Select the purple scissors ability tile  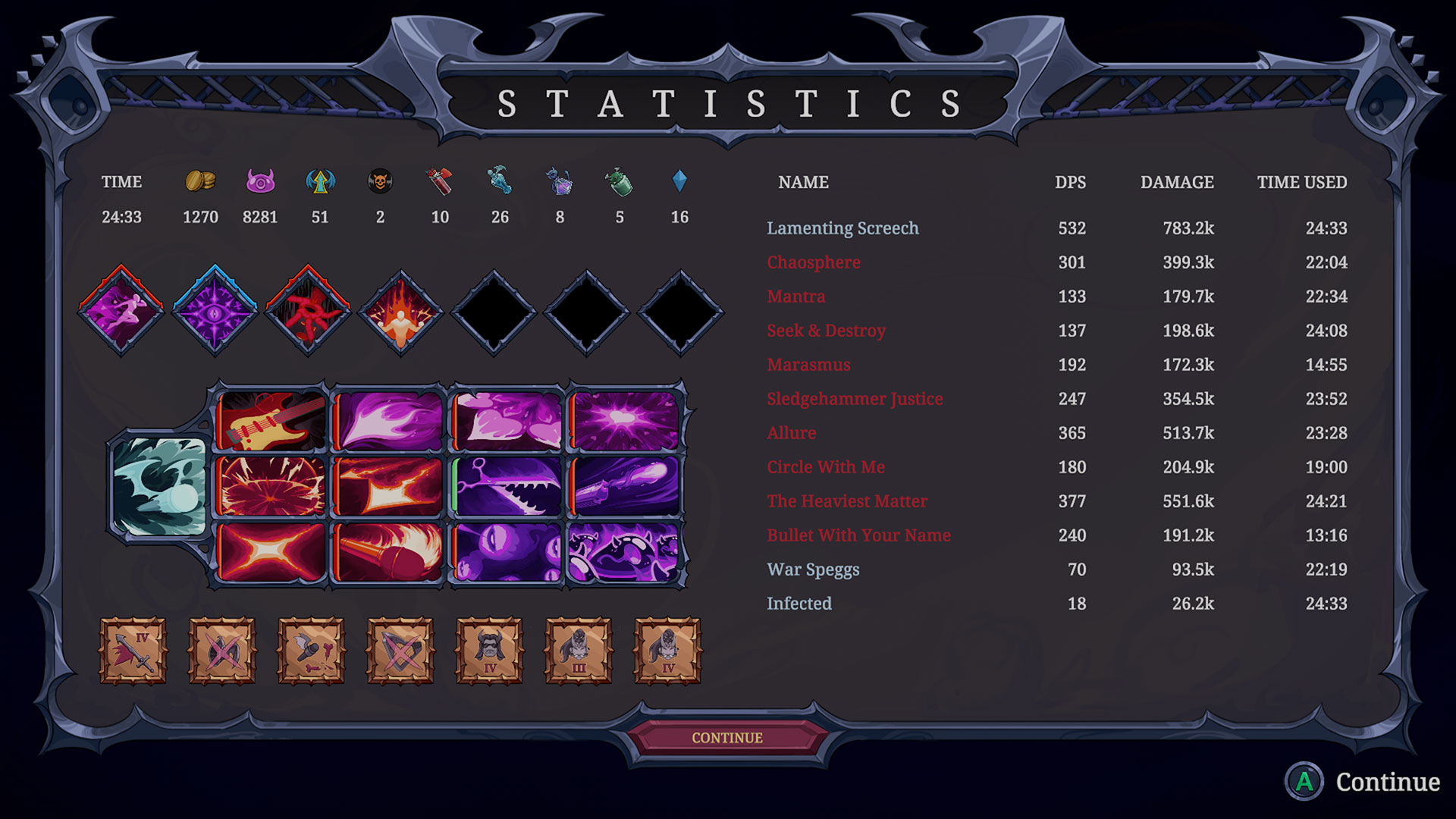507,486
